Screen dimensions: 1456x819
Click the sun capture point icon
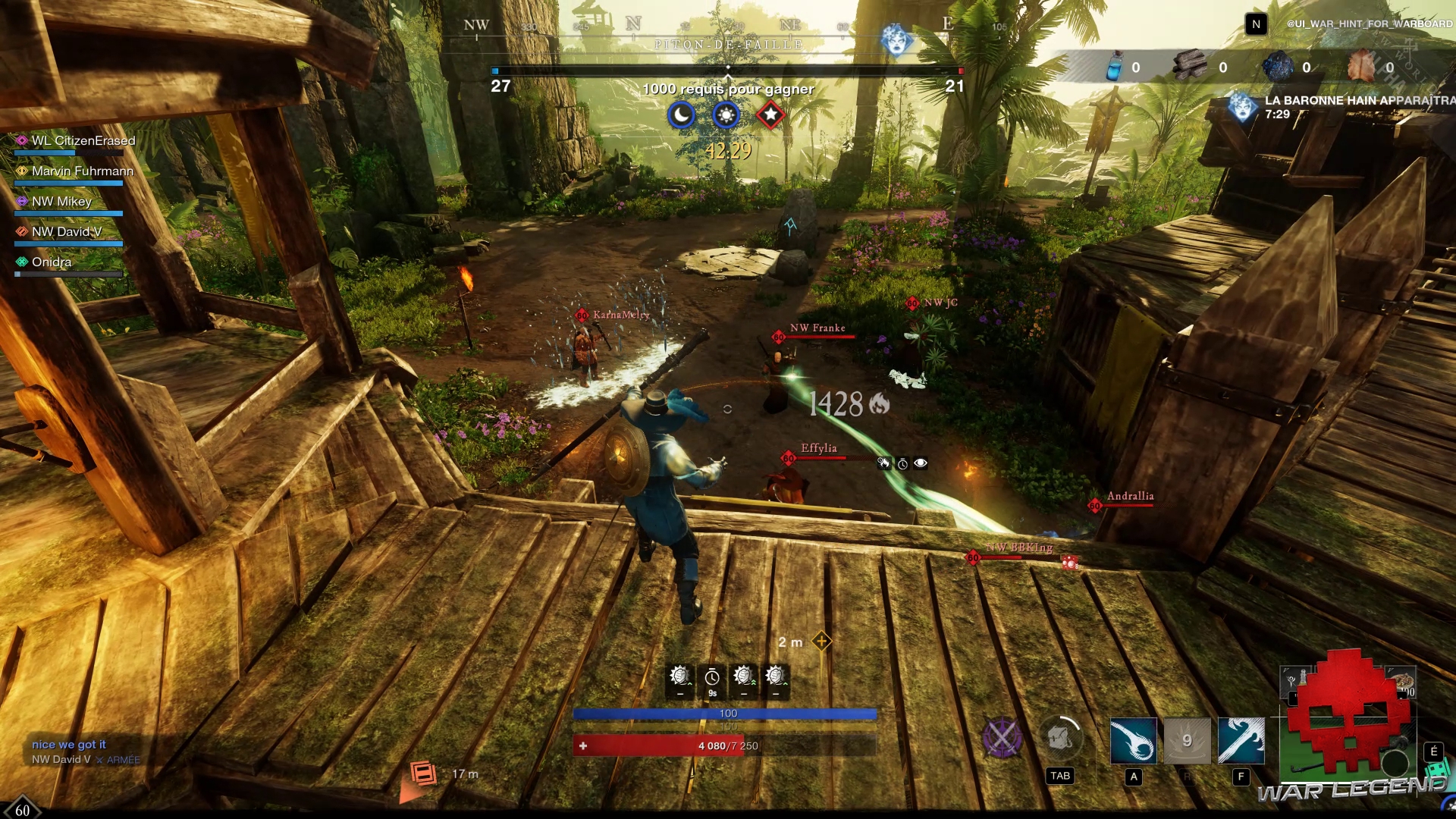click(726, 115)
